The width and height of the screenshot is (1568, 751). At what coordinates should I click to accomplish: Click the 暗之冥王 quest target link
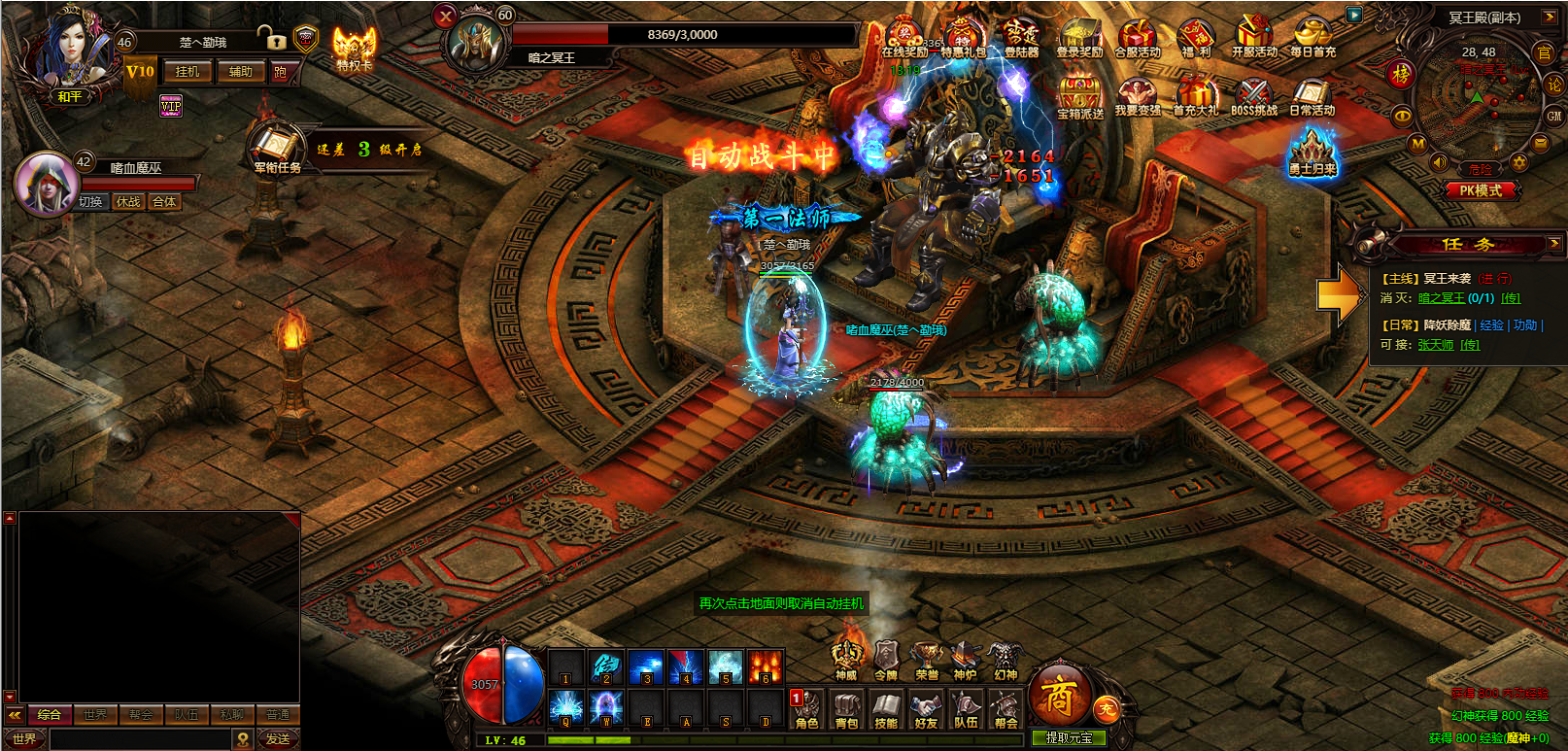[1441, 298]
